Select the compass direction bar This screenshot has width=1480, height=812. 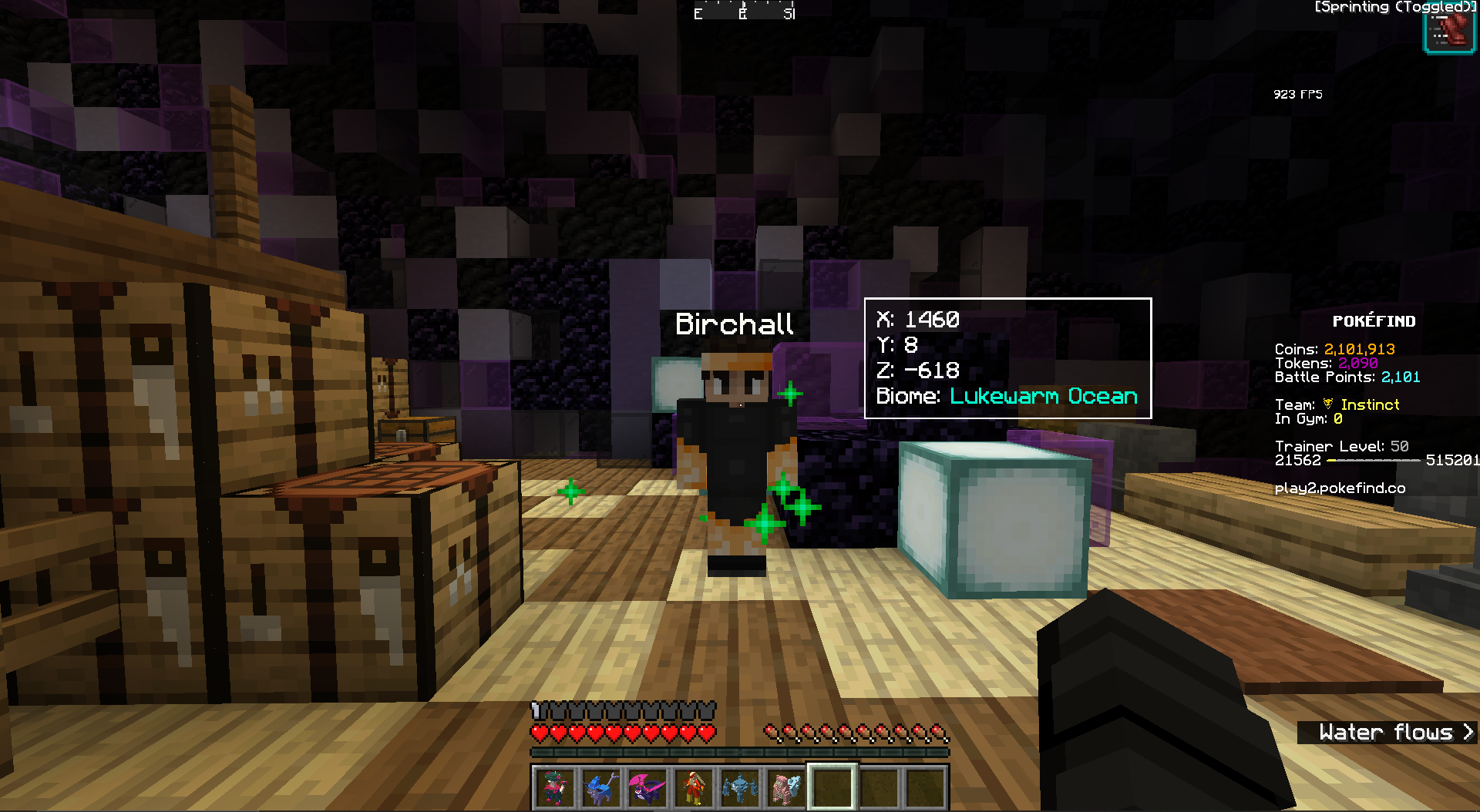click(x=744, y=12)
